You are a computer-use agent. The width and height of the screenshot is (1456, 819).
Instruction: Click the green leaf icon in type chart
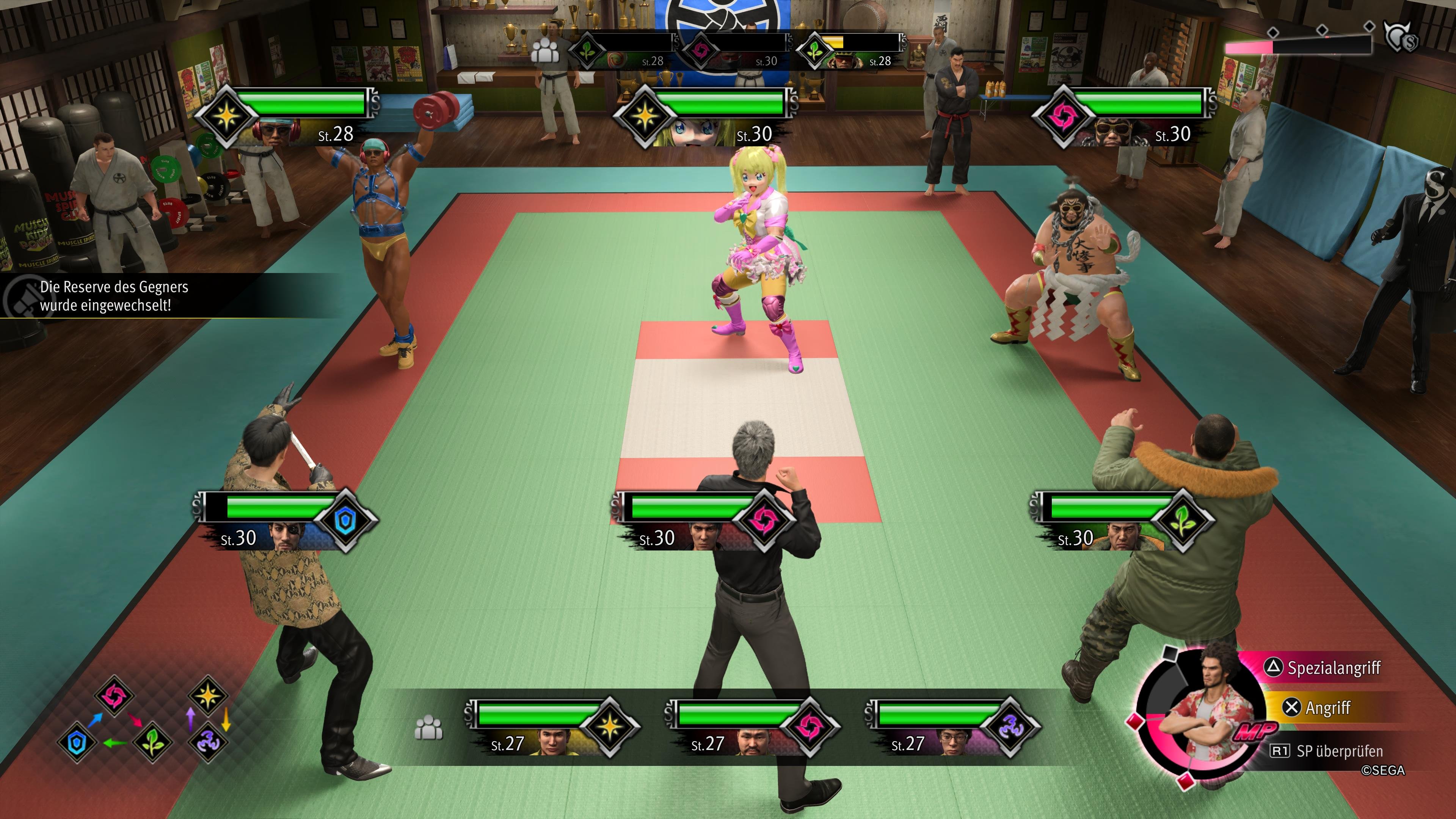click(152, 743)
